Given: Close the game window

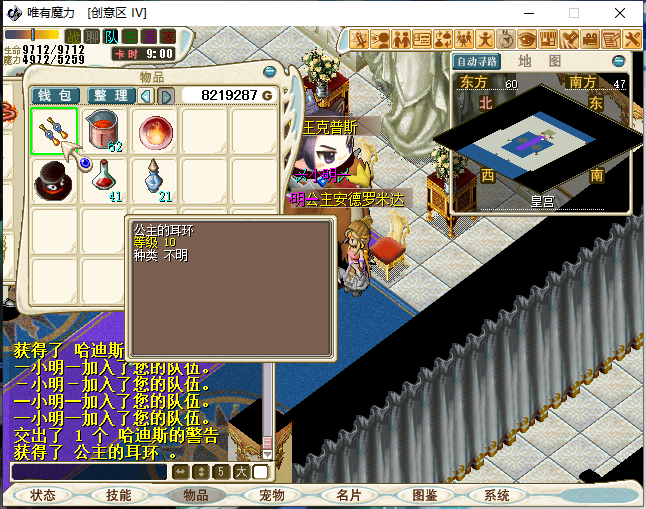Looking at the screenshot, I should point(622,14).
